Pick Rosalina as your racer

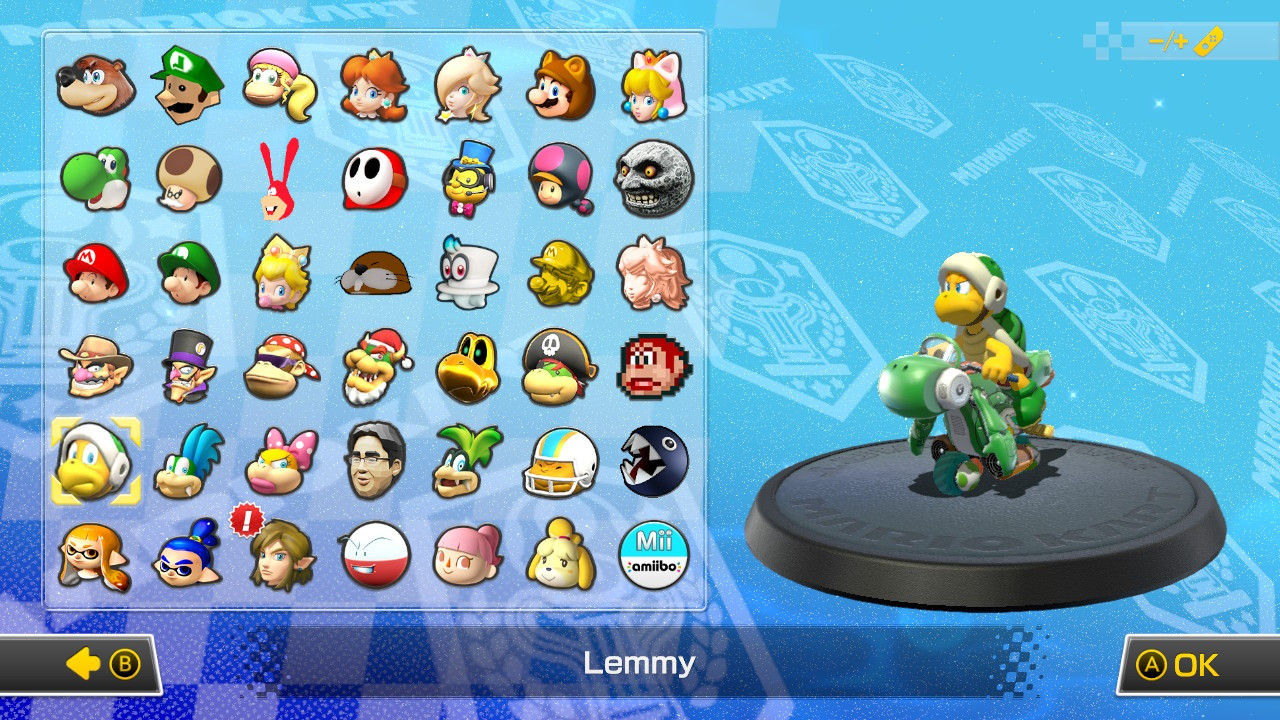[x=466, y=85]
